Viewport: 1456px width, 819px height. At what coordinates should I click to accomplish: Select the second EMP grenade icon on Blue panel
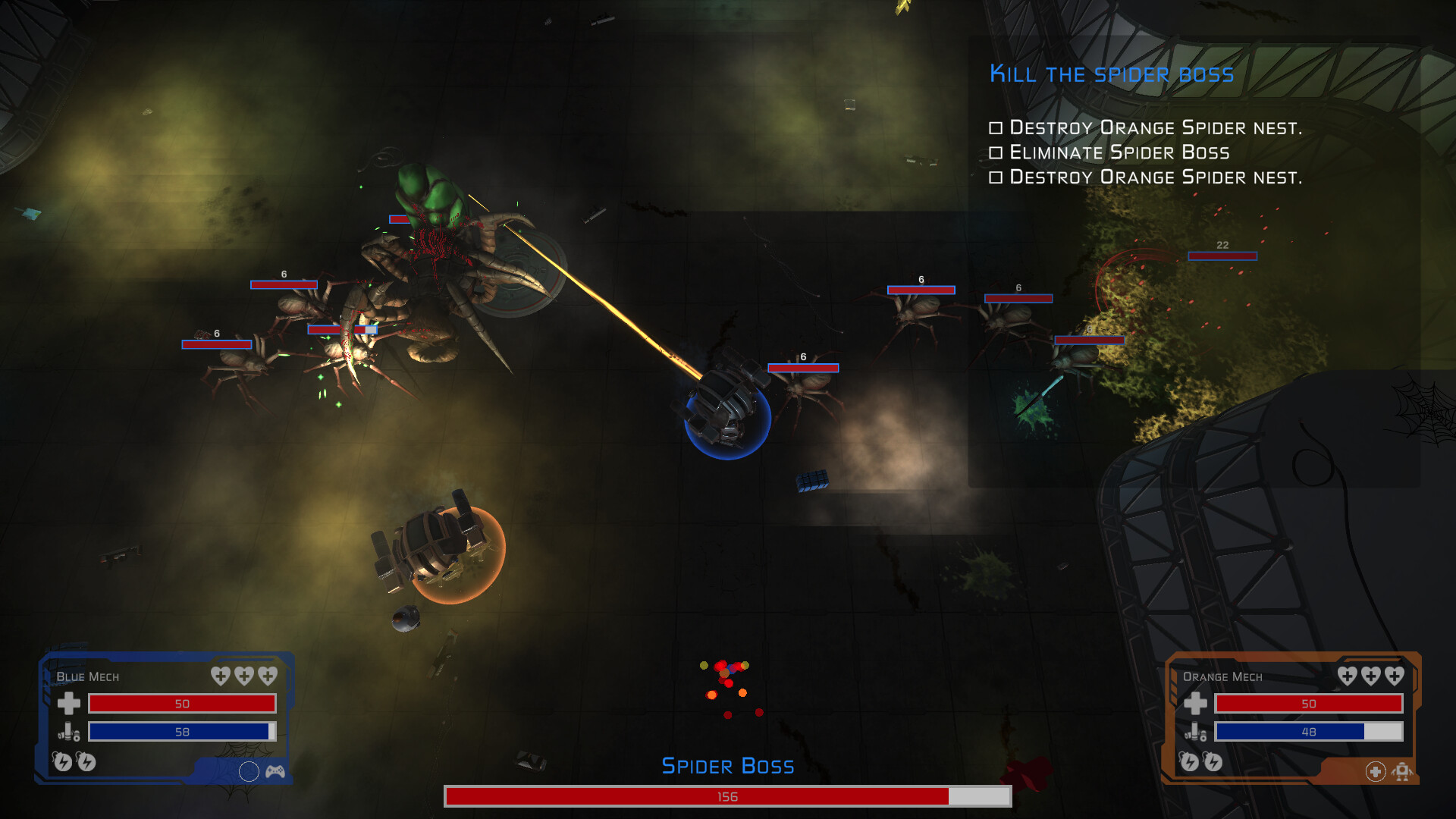[87, 761]
